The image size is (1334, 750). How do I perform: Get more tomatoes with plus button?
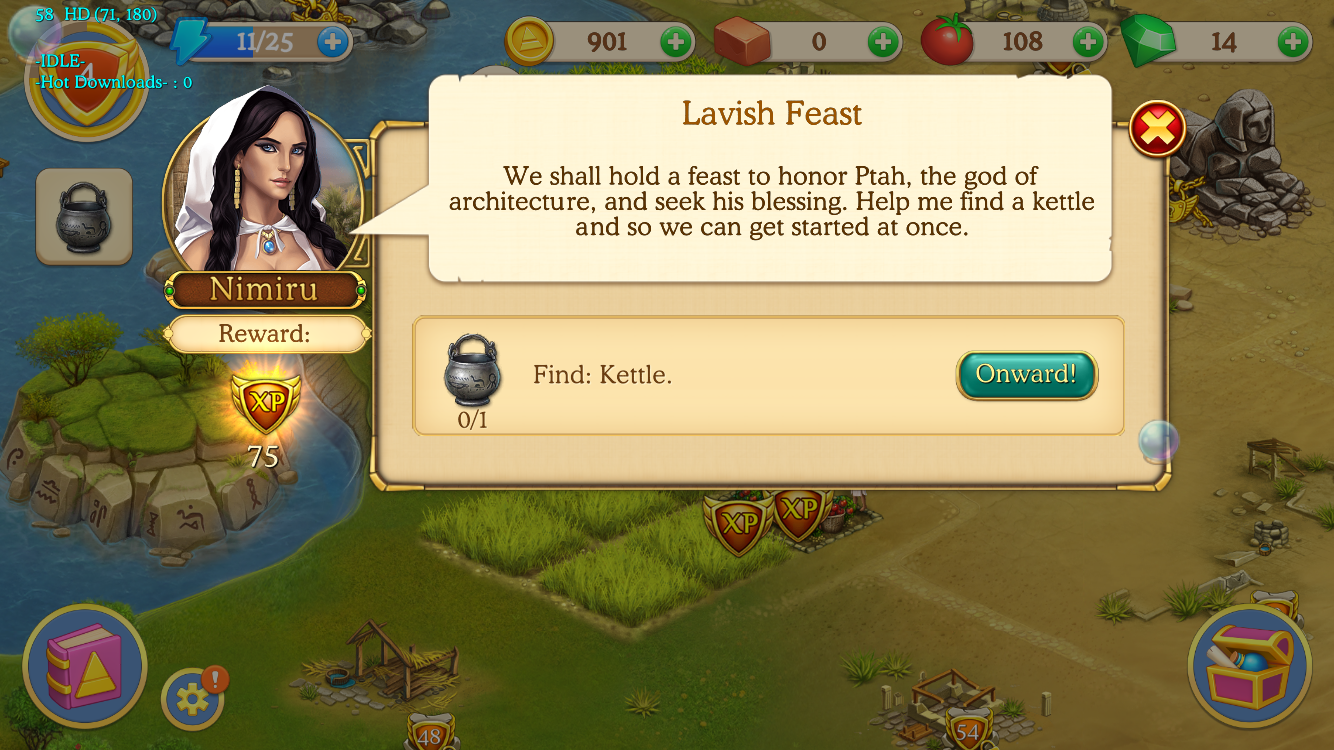1088,42
